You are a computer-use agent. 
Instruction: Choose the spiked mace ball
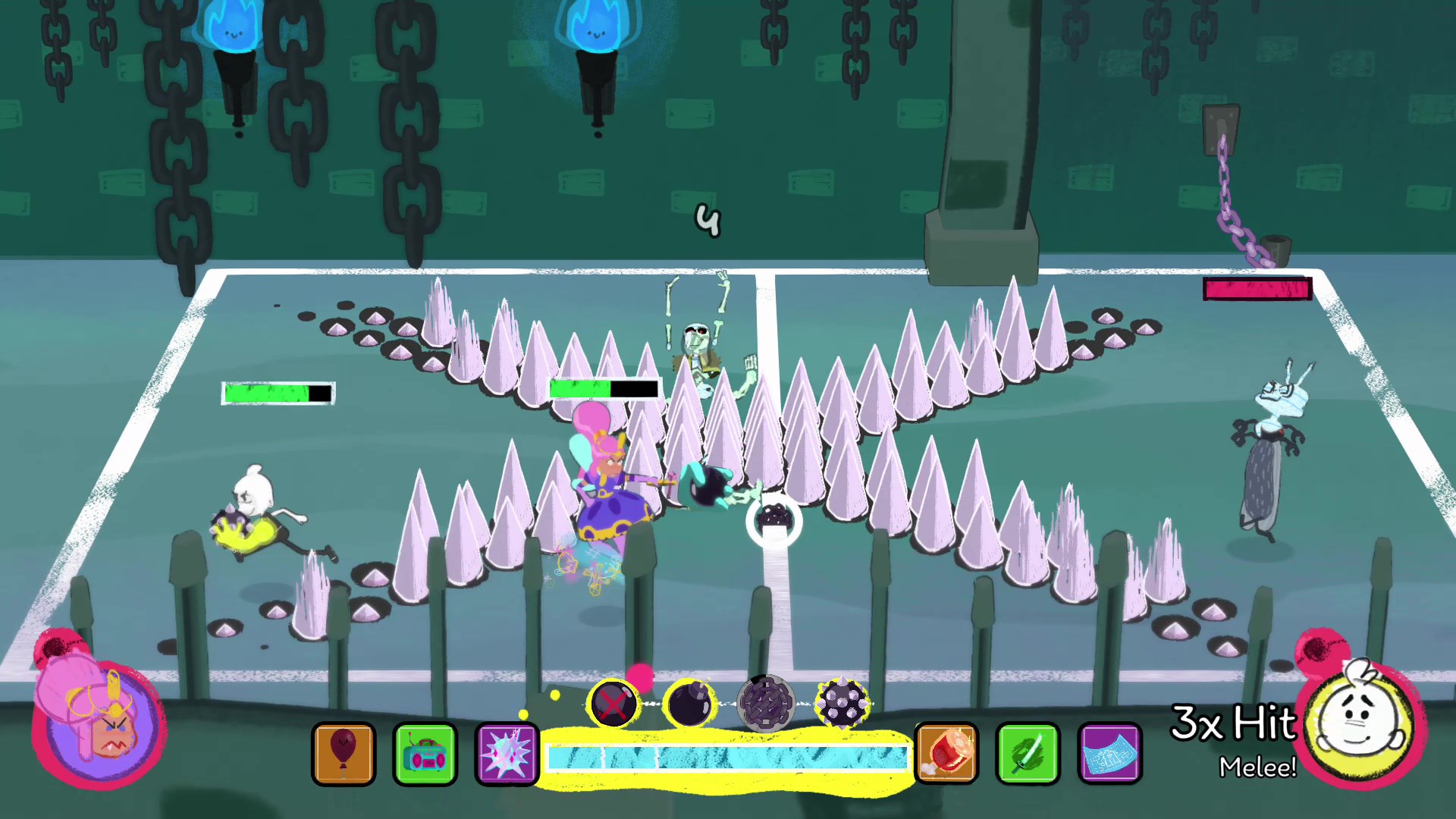[x=842, y=704]
